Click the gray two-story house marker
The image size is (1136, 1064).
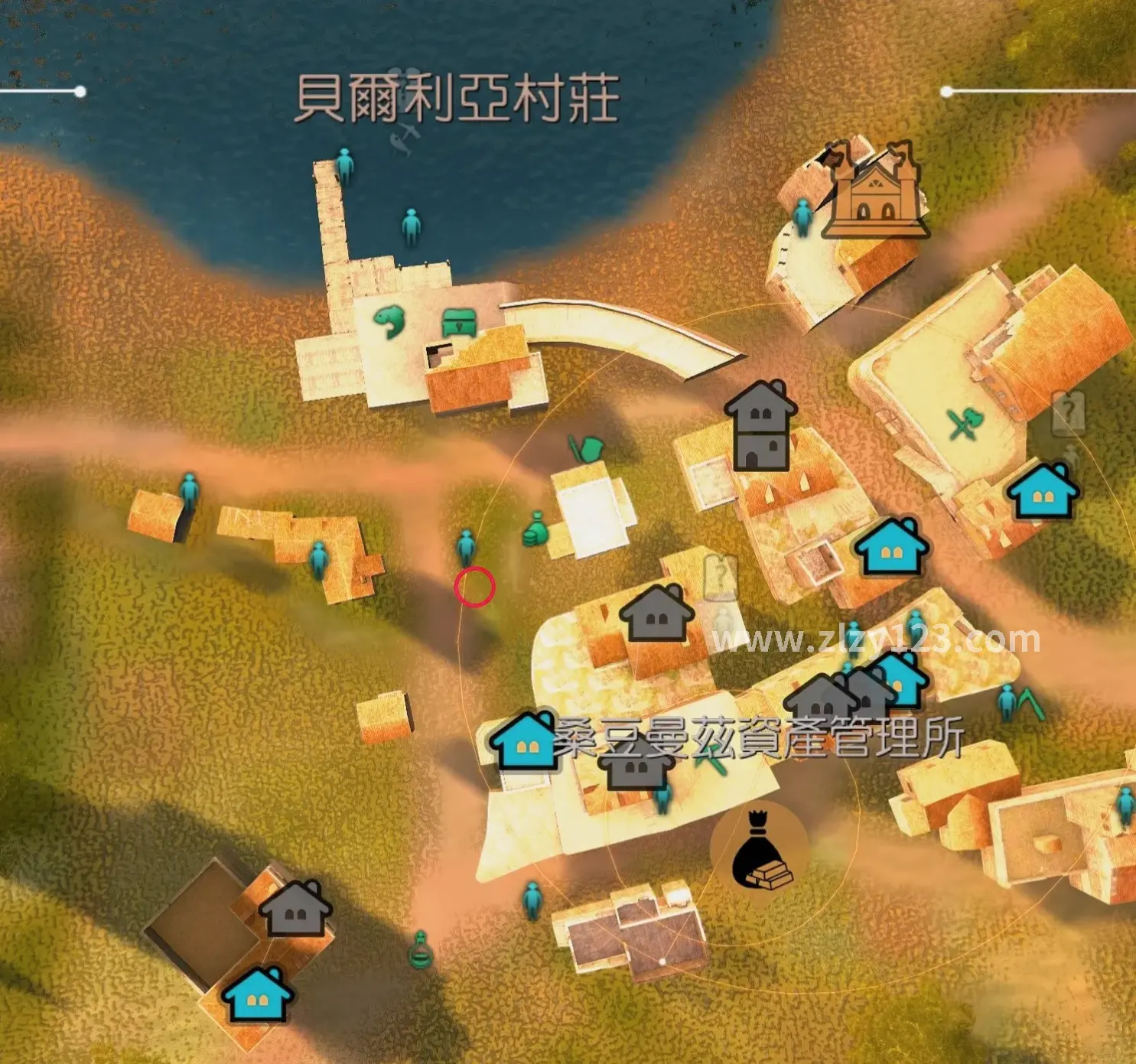click(x=761, y=425)
